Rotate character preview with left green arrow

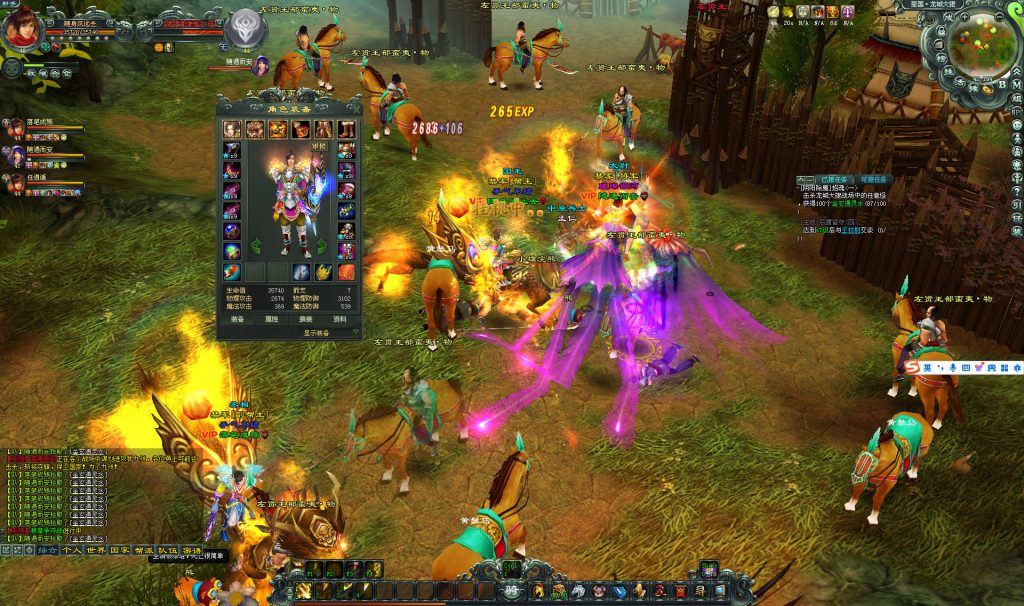point(255,246)
